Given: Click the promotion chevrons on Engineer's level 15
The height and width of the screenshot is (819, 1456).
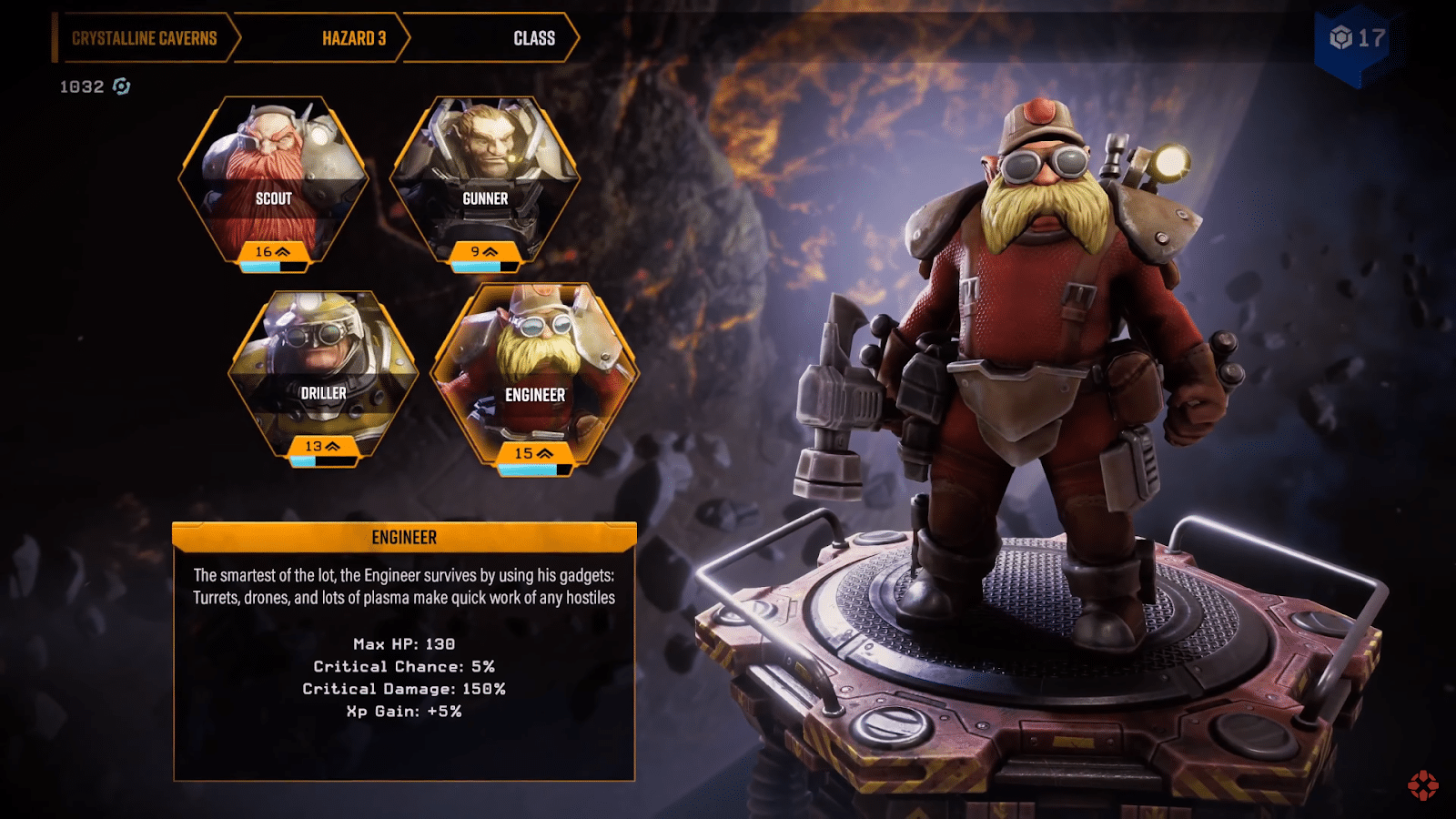Looking at the screenshot, I should pyautogui.click(x=546, y=451).
